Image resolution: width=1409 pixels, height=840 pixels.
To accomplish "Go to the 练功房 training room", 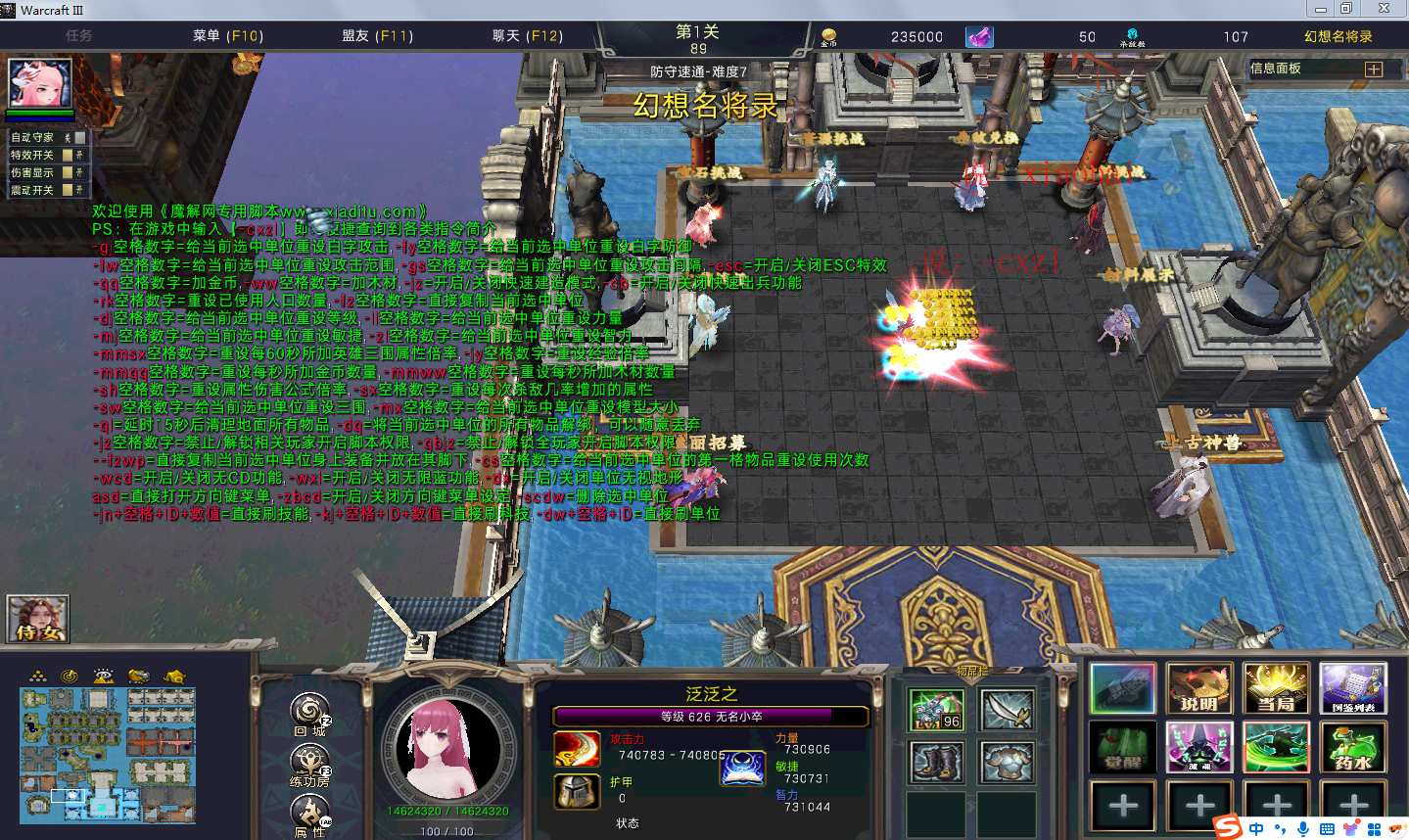I will click(x=309, y=762).
